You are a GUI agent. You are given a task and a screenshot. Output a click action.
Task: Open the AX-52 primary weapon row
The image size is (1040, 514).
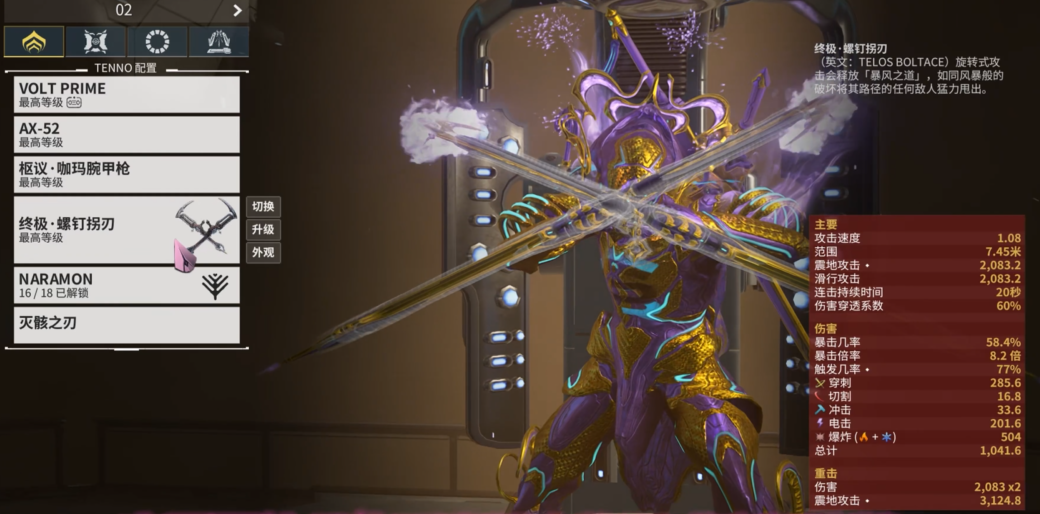pos(127,134)
